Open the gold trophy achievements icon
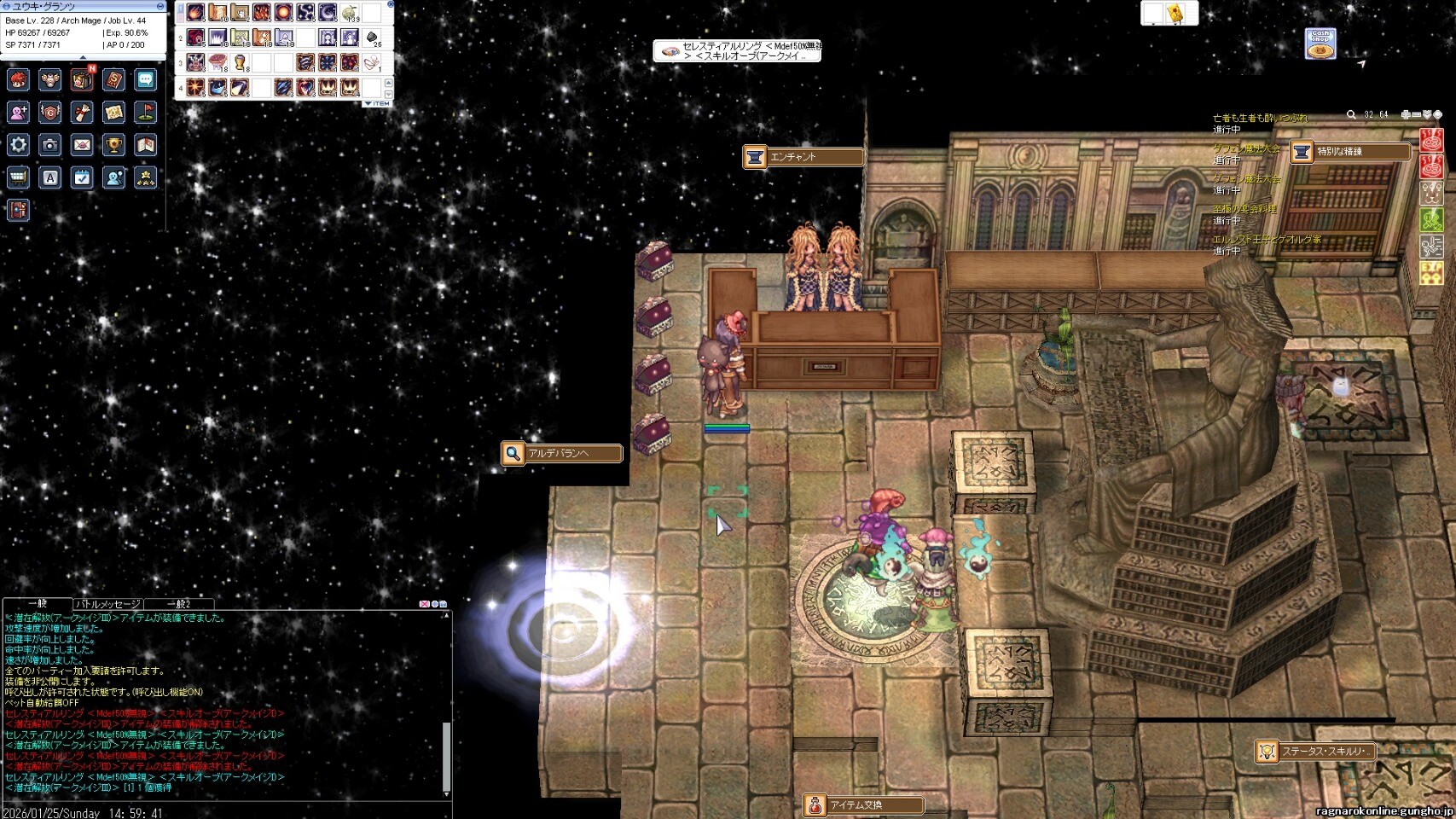 tap(113, 145)
